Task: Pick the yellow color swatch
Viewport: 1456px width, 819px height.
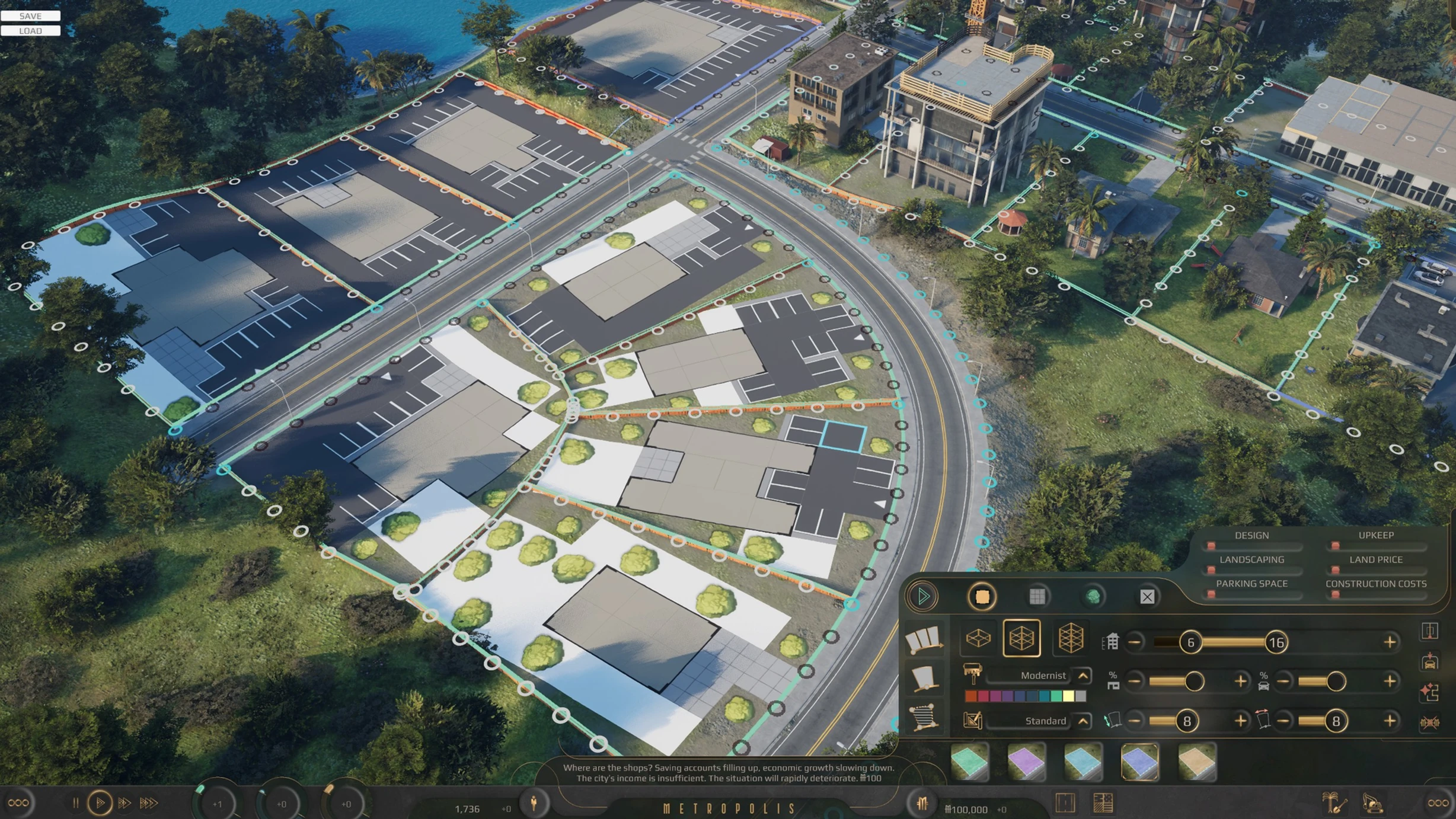Action: point(1068,696)
